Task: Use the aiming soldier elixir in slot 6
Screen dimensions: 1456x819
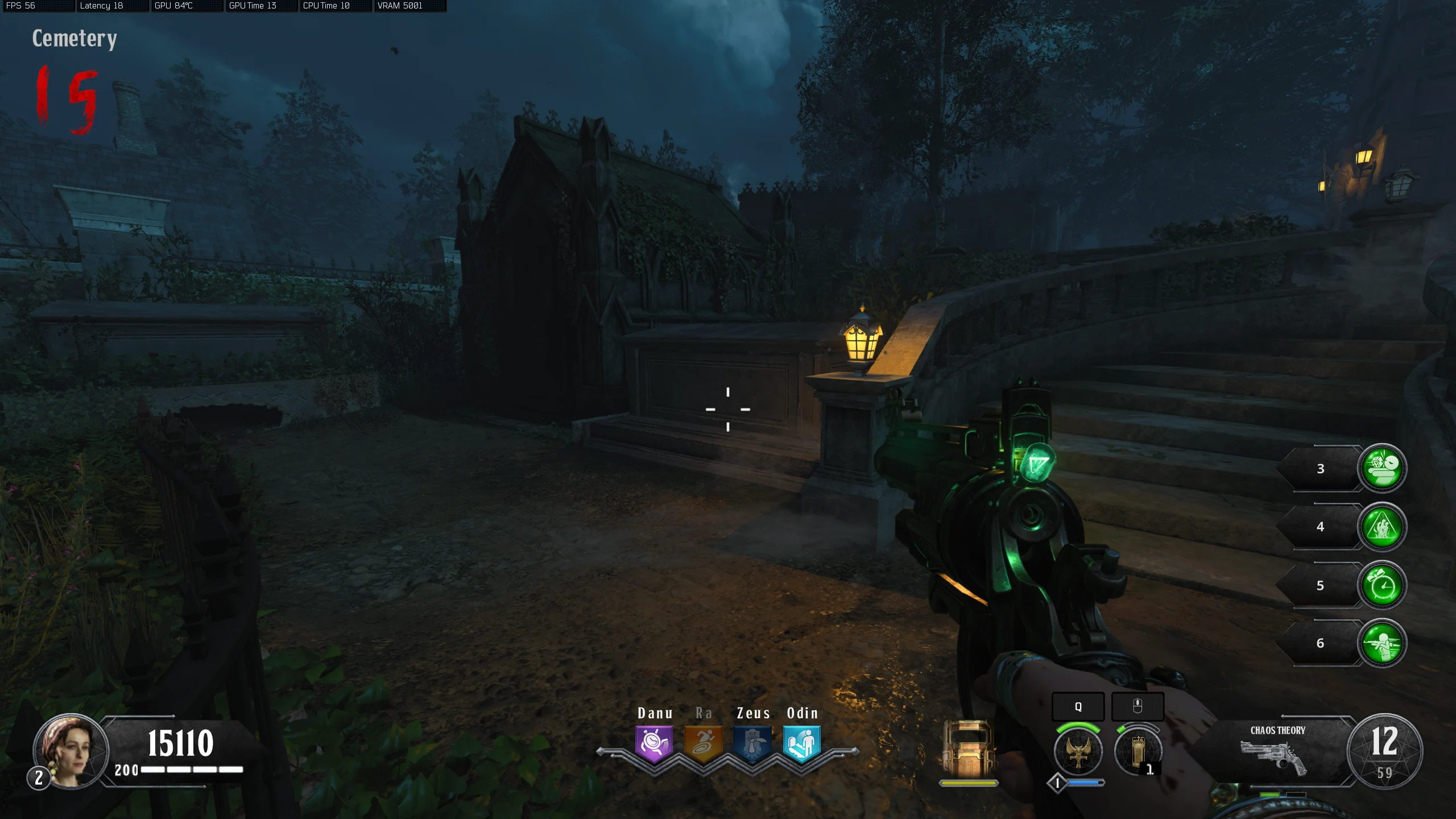Action: point(1381,643)
